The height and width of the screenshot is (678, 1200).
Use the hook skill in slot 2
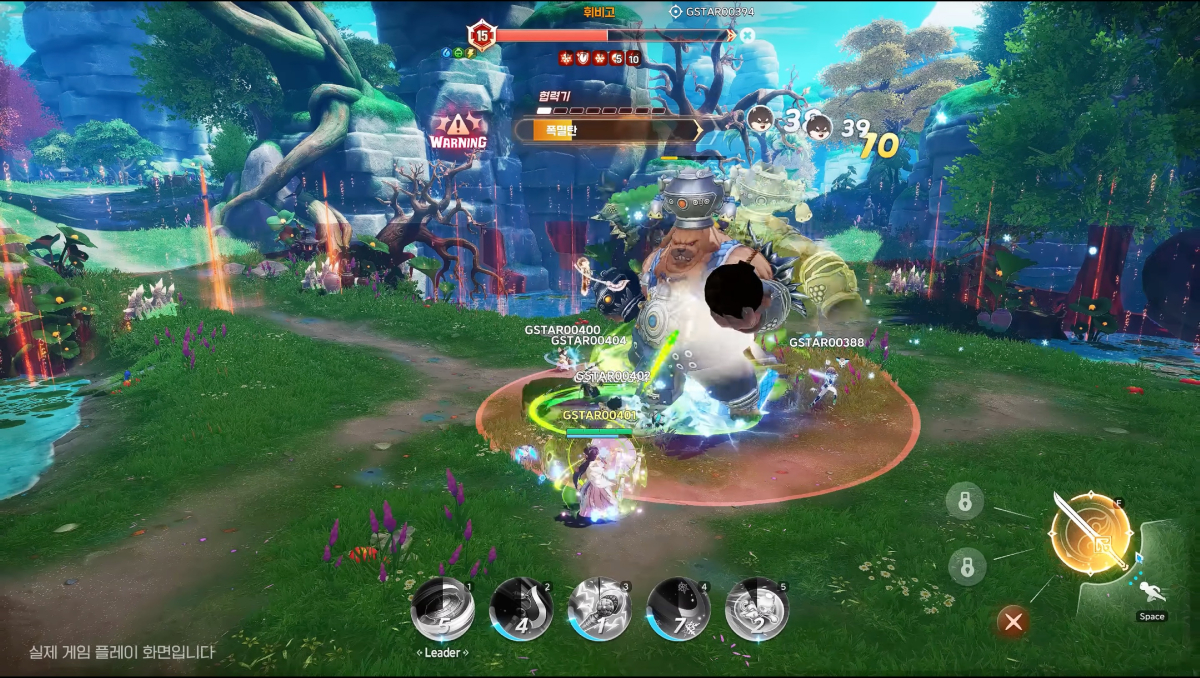point(521,609)
